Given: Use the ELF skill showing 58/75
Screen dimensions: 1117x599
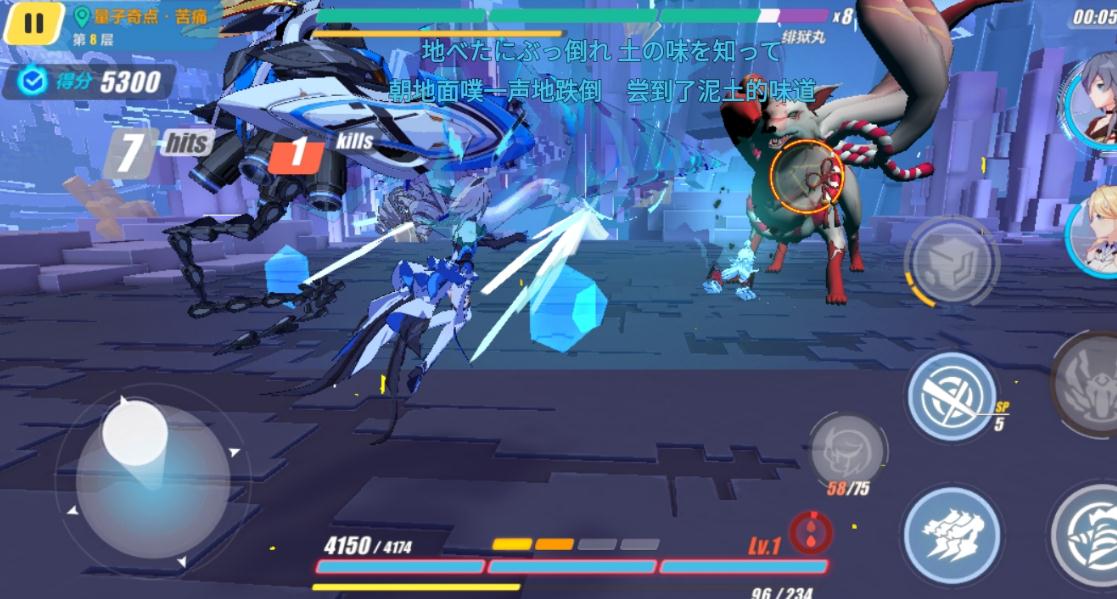Looking at the screenshot, I should [x=847, y=451].
